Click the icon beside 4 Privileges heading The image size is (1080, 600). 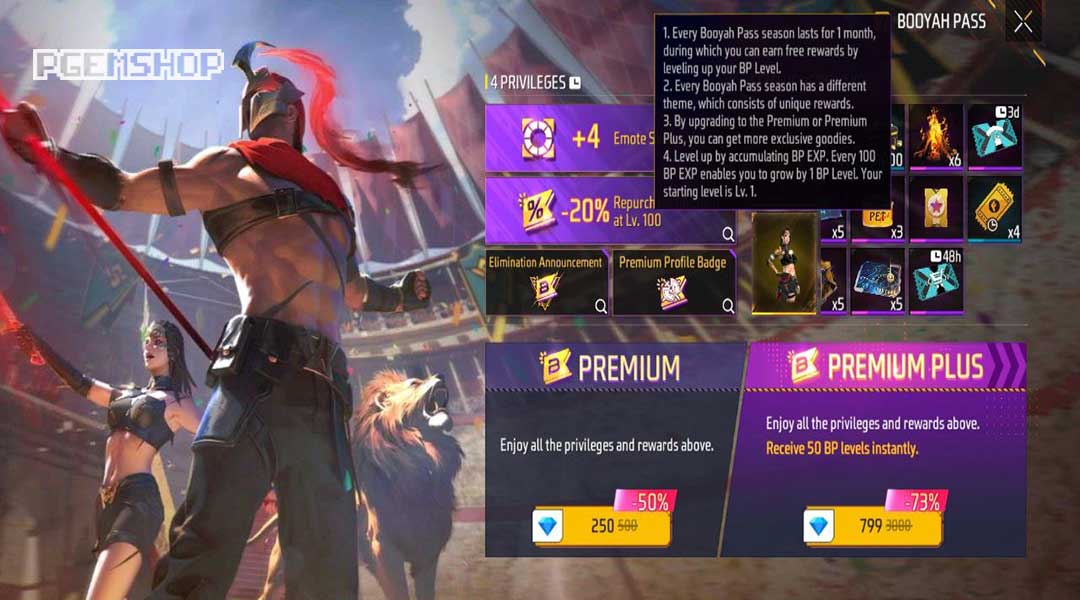tap(575, 83)
